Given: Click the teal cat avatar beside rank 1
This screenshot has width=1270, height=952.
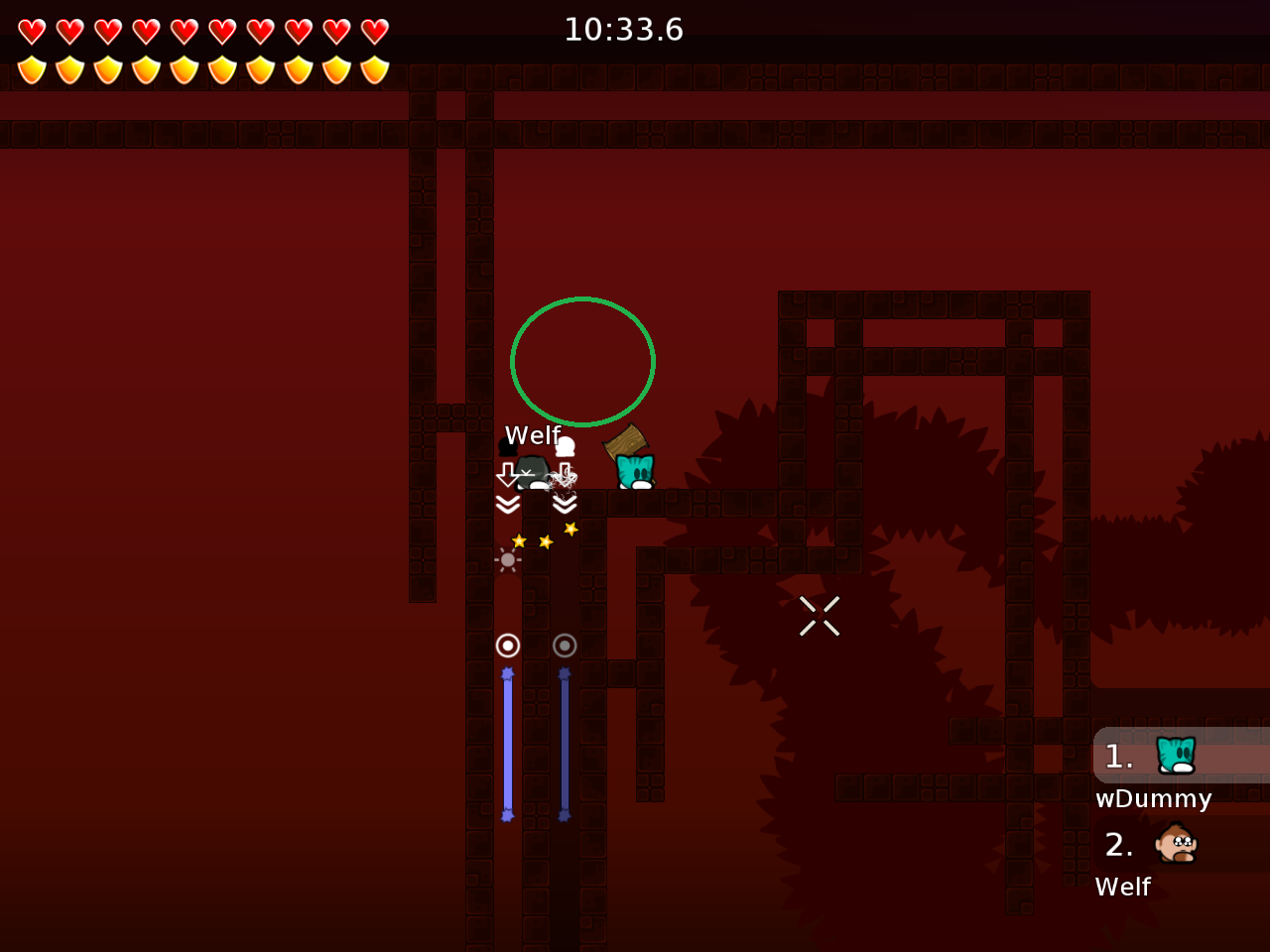Looking at the screenshot, I should coord(1174,755).
